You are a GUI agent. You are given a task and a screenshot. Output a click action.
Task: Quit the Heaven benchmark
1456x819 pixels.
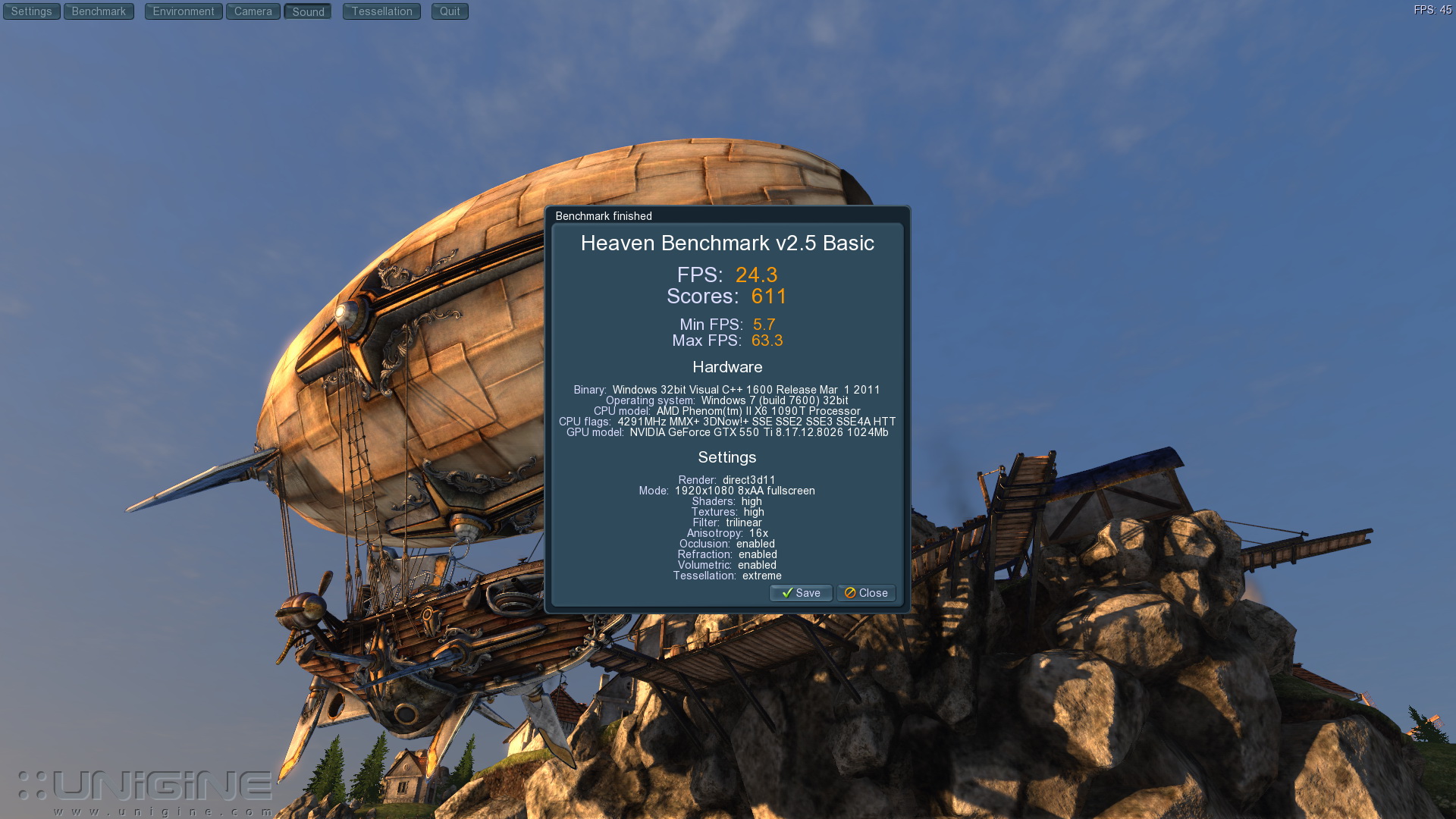point(450,11)
